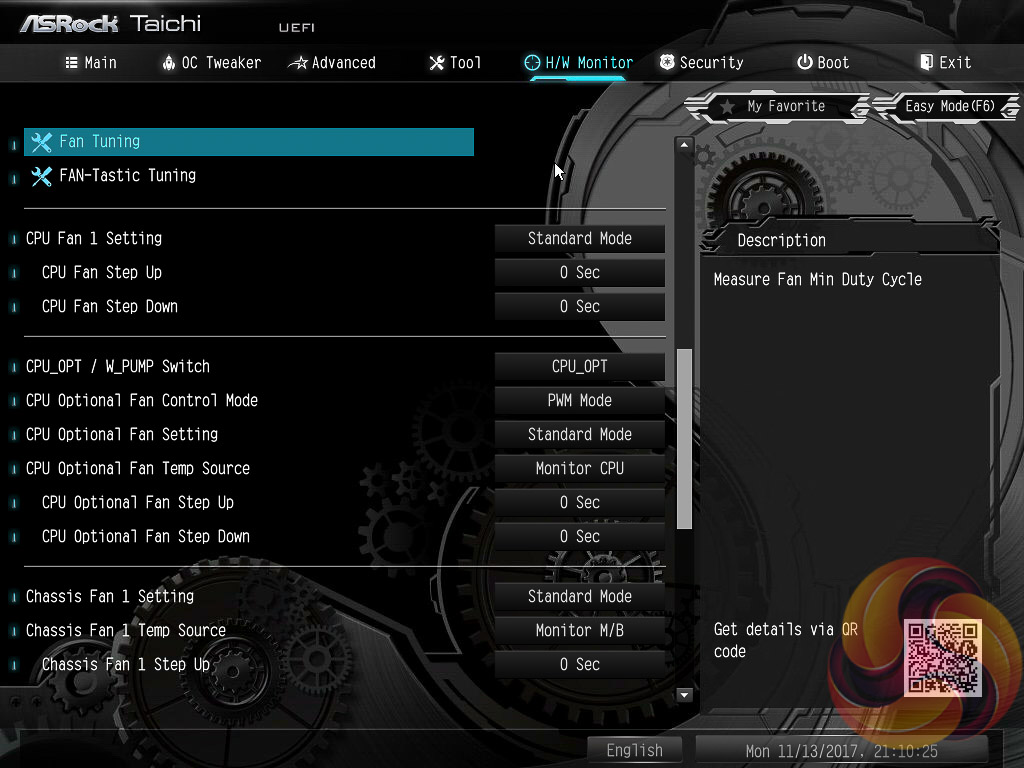Switch to the Boot tab
The width and height of the screenshot is (1024, 768).
coord(822,62)
